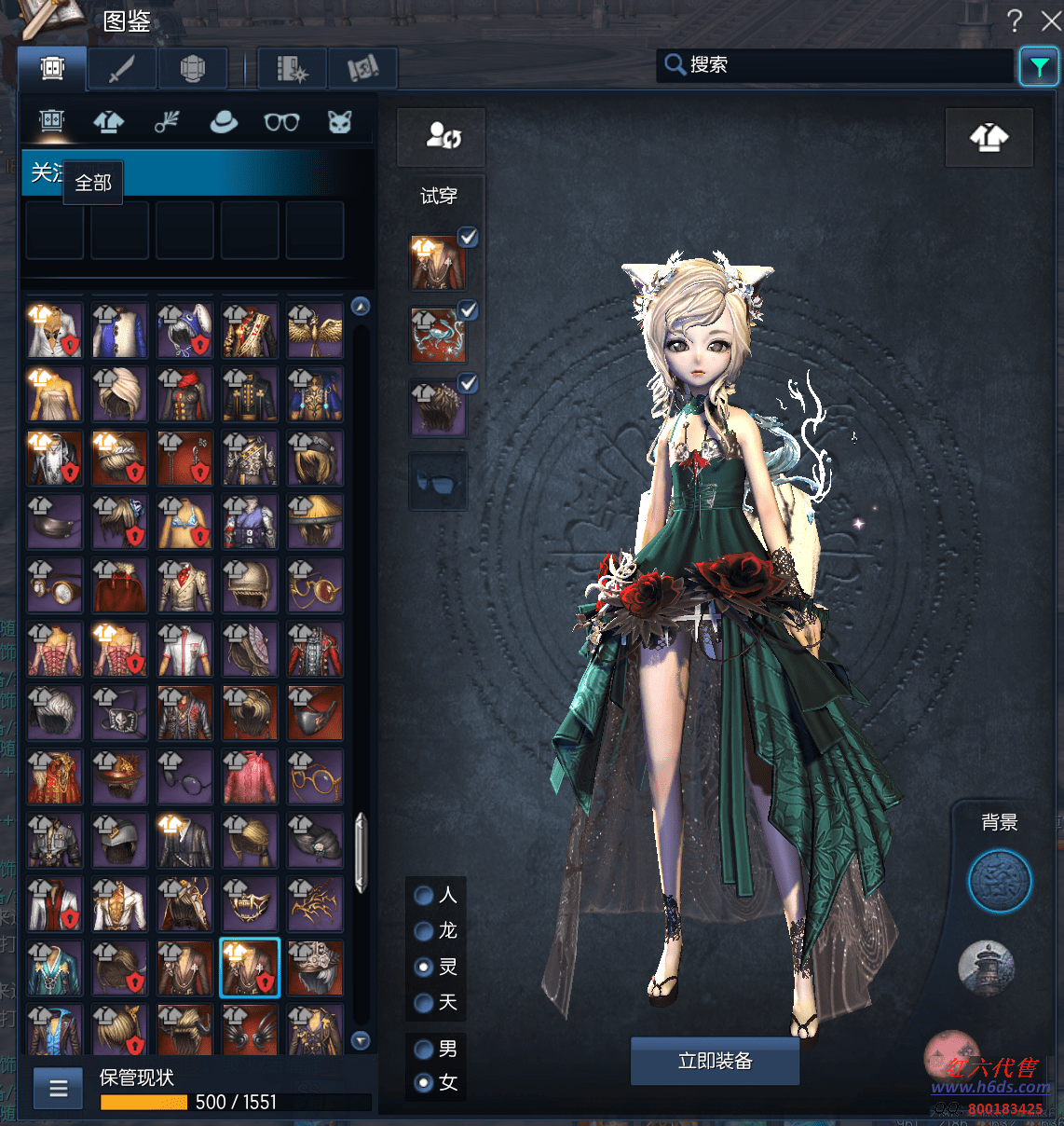Select the highlighted costume in the grid
This screenshot has width=1064, height=1126.
[x=250, y=968]
